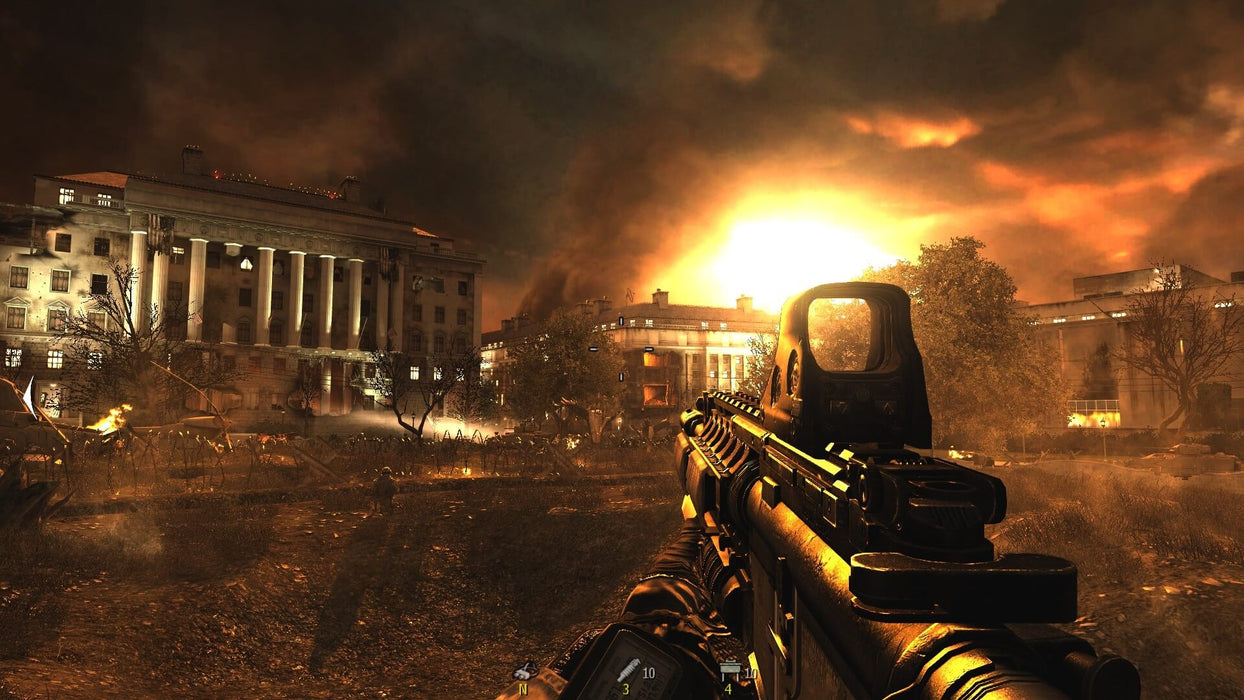Viewport: 1244px width, 700px height.
Task: Choose the grenade launcher ammo icon
Action: tap(628, 669)
